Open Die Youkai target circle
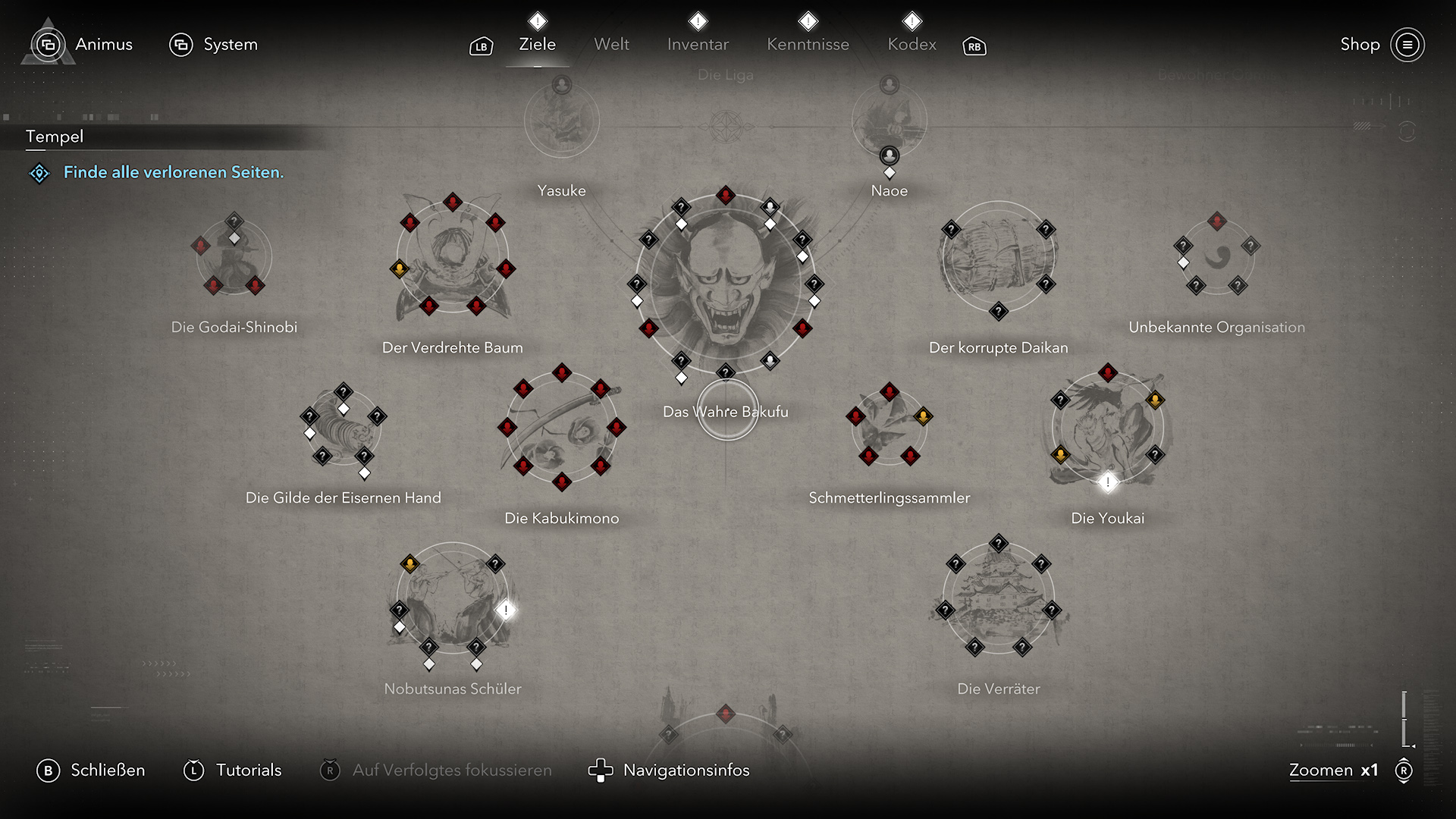1456x819 pixels. (x=1108, y=428)
